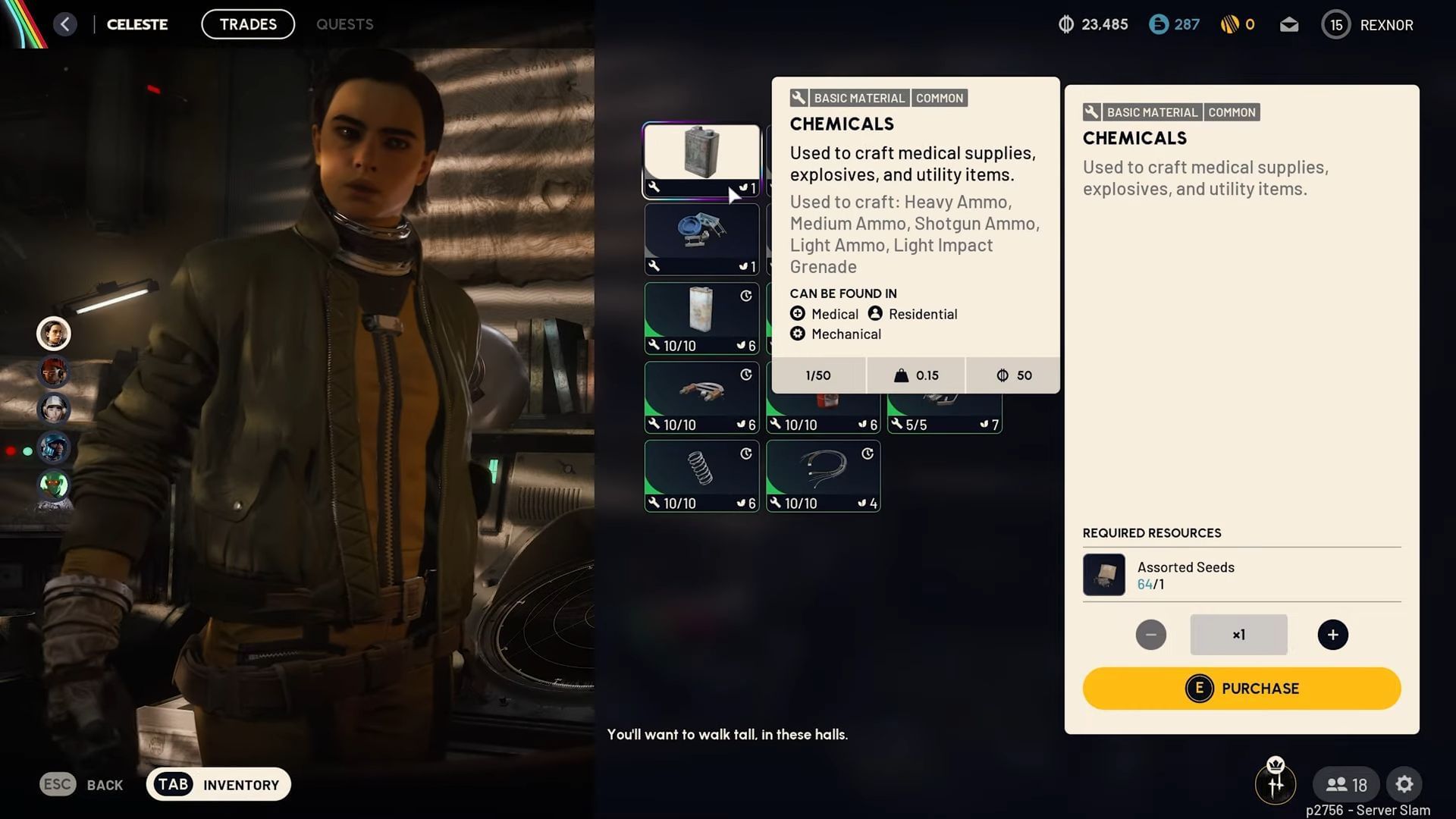Click the credits icon showing 23,485

(1067, 24)
